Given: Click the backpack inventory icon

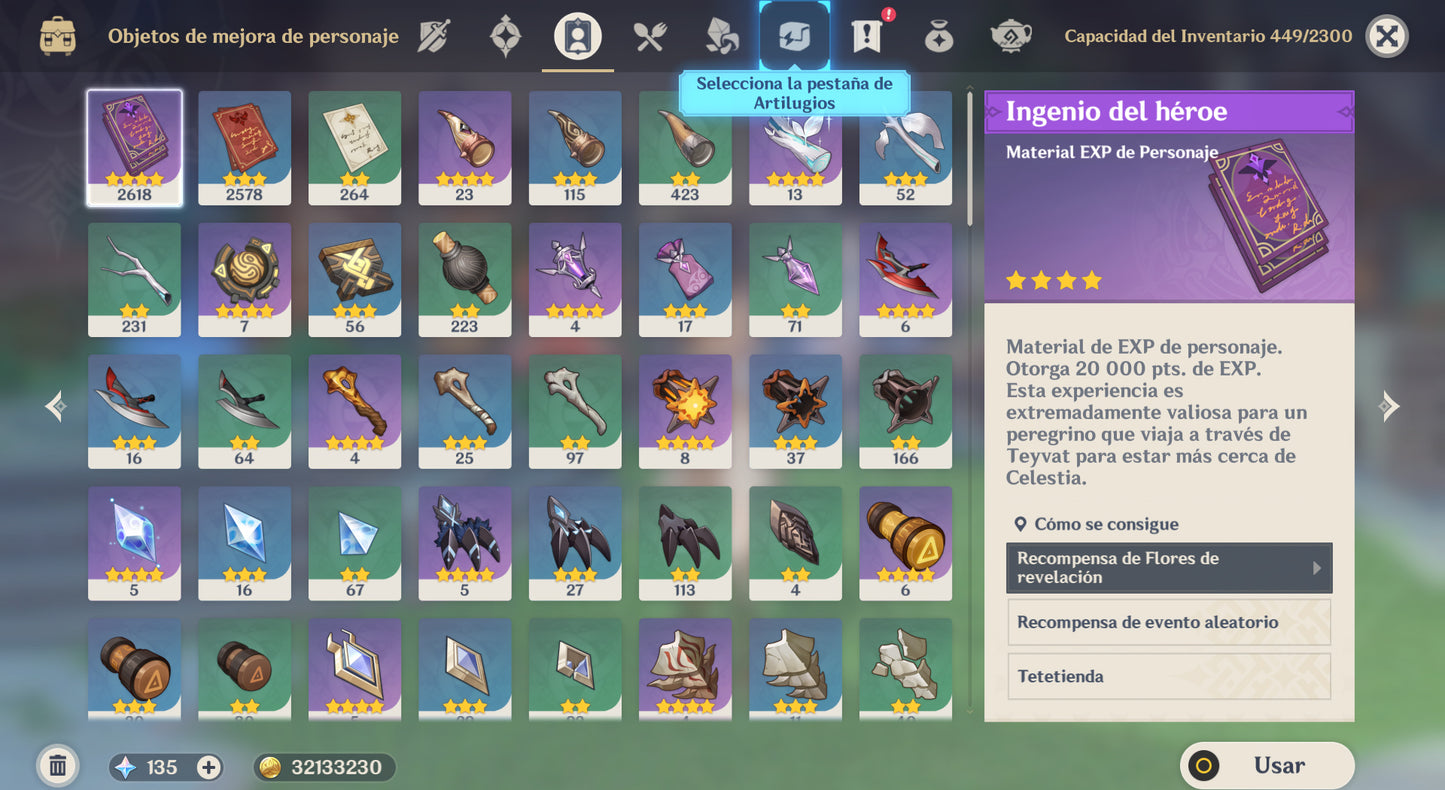Looking at the screenshot, I should (x=57, y=35).
